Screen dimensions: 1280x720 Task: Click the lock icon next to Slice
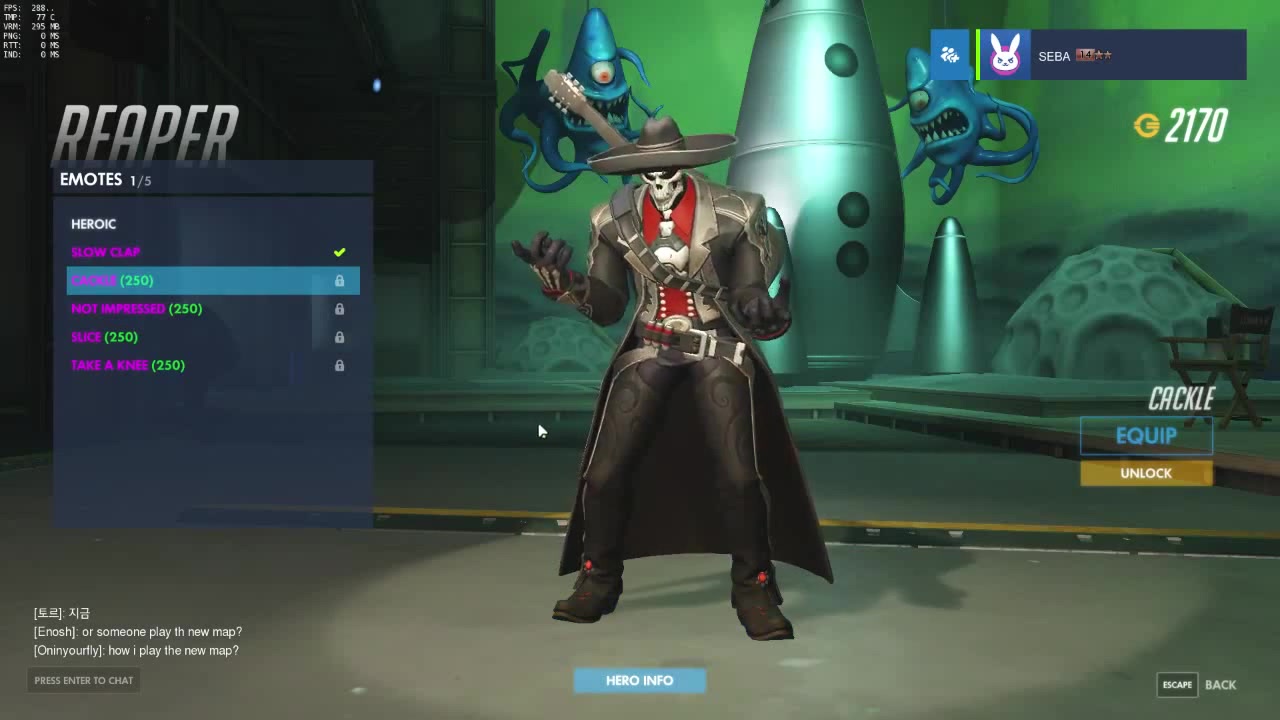[x=339, y=337]
